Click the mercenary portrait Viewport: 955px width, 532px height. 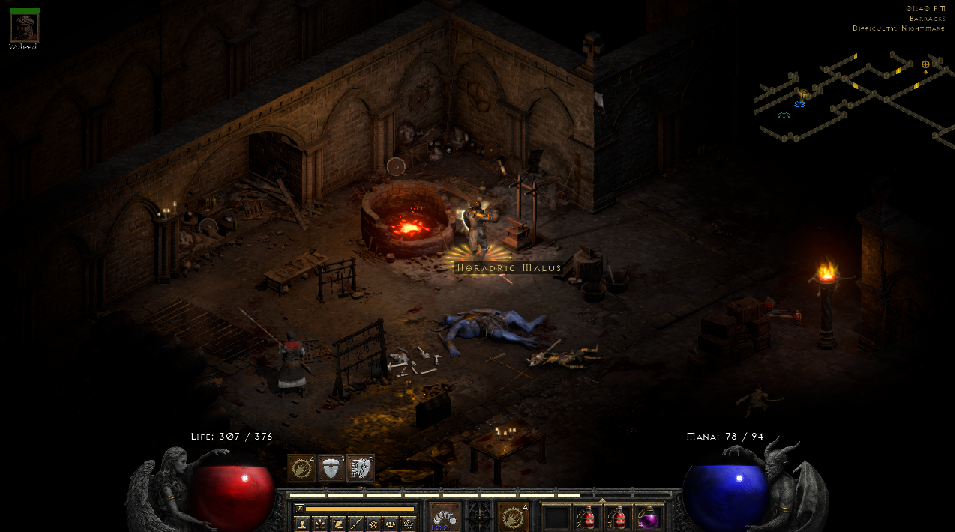click(x=24, y=28)
